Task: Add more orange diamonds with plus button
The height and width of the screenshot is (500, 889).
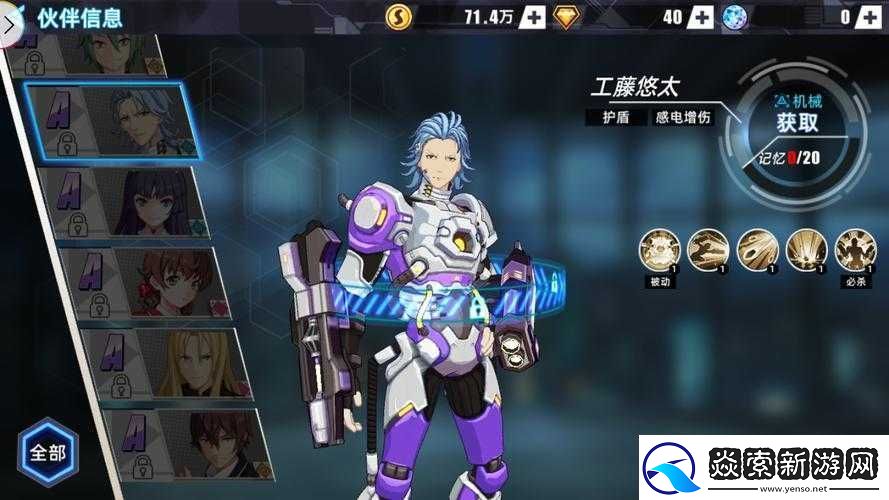Action: click(x=702, y=16)
